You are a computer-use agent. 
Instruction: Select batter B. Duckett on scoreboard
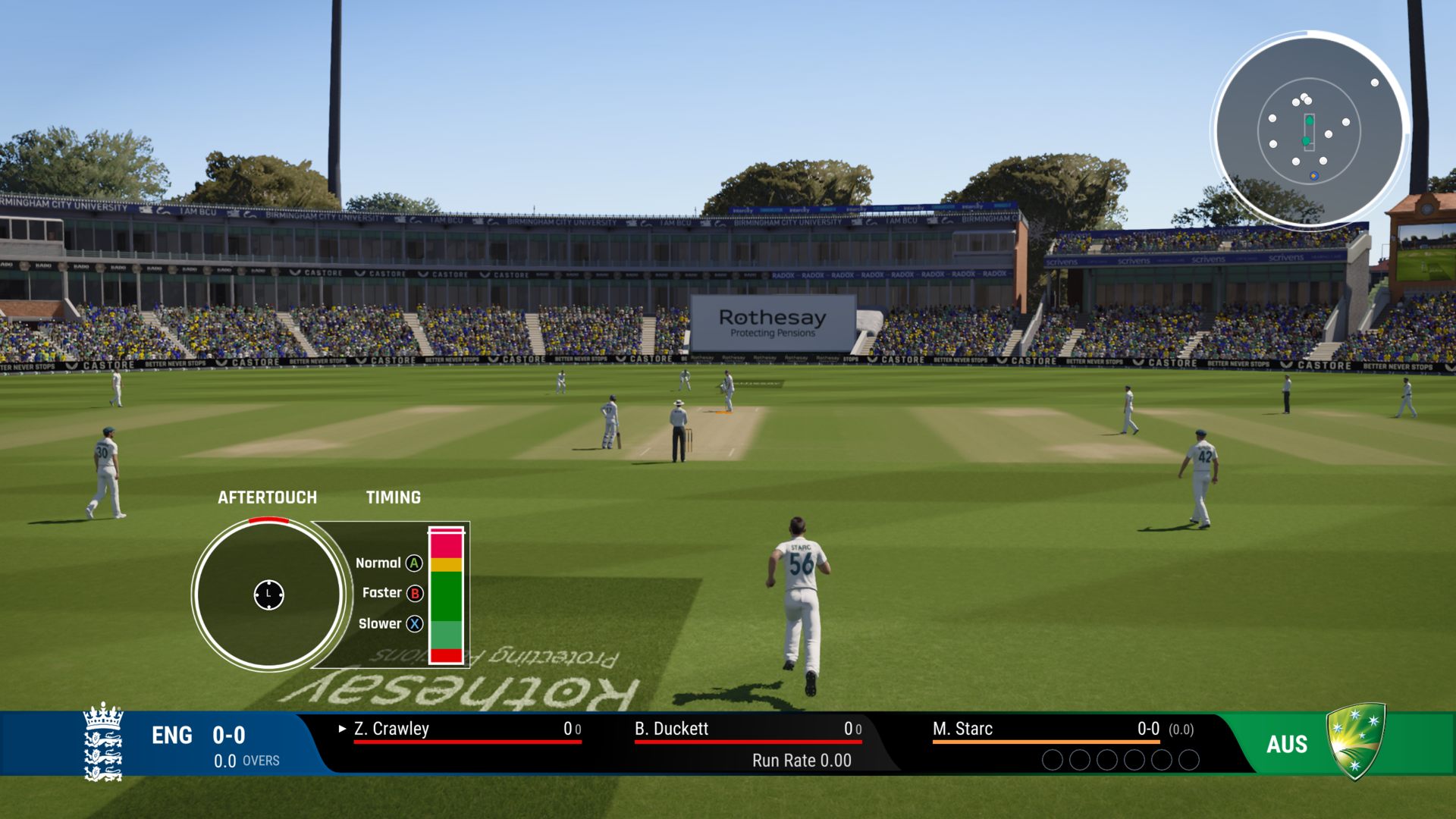coord(671,729)
